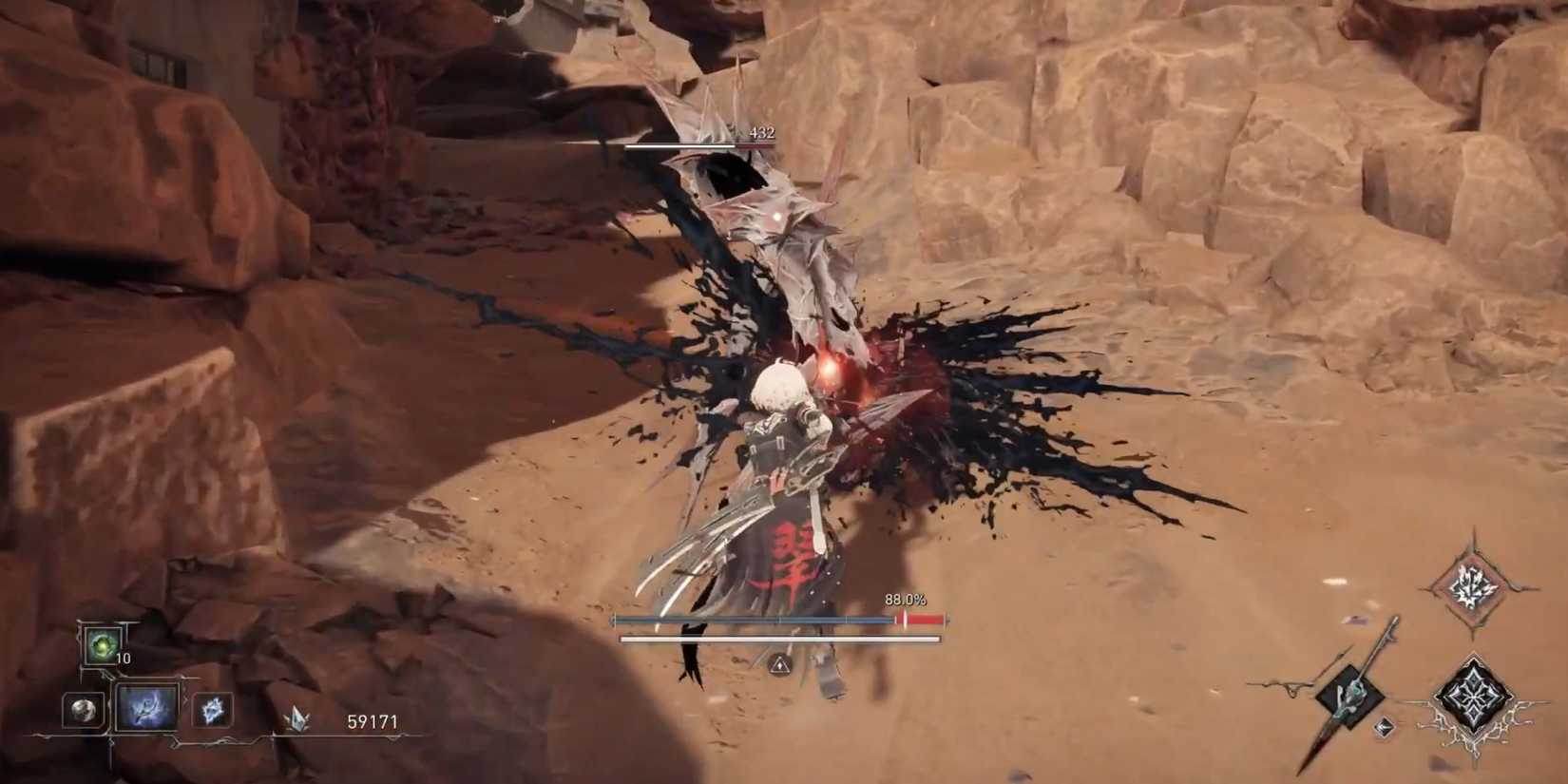Toggle the triangle button prompt near the character

coord(777,664)
